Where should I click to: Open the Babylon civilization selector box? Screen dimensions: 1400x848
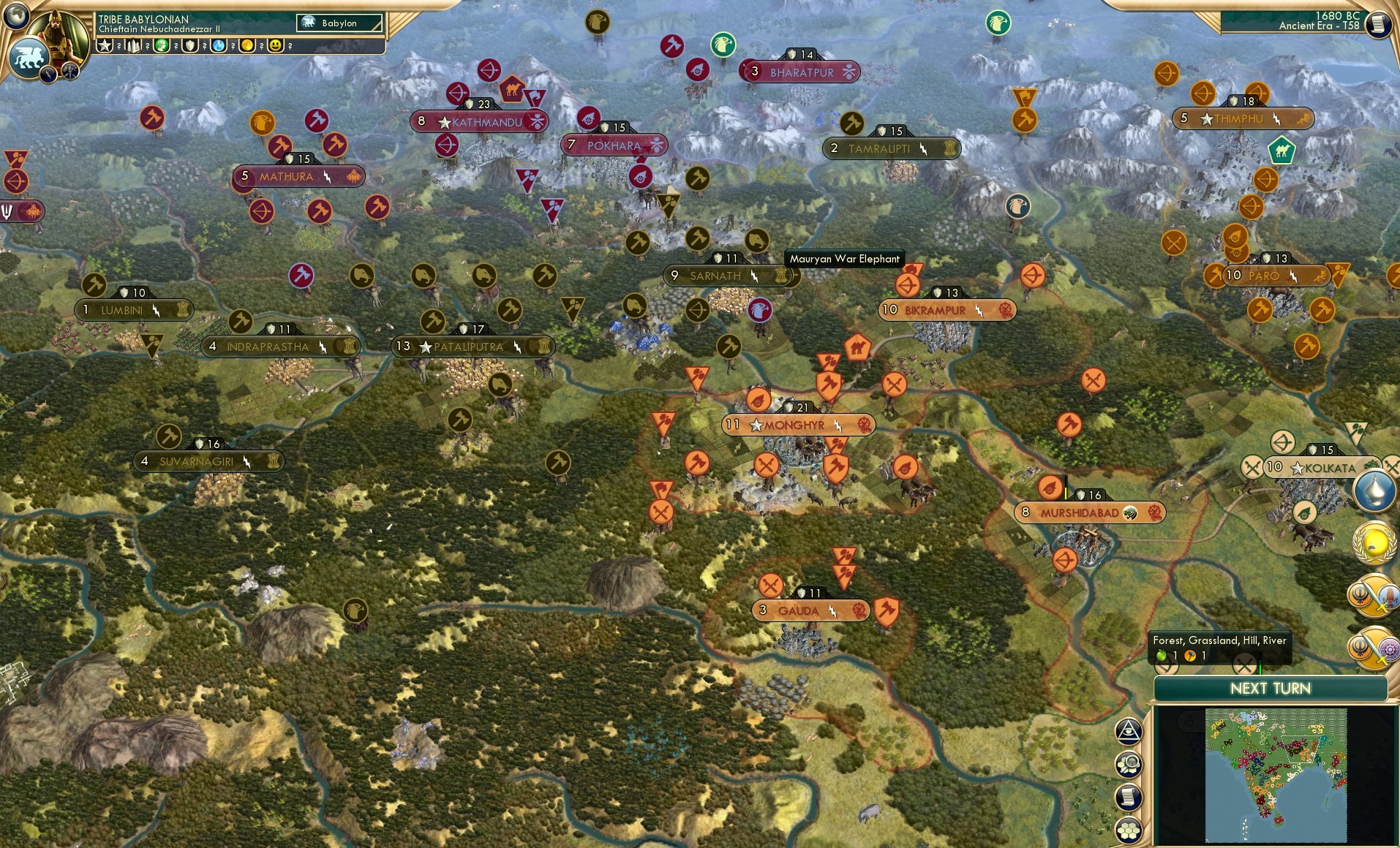click(x=338, y=23)
